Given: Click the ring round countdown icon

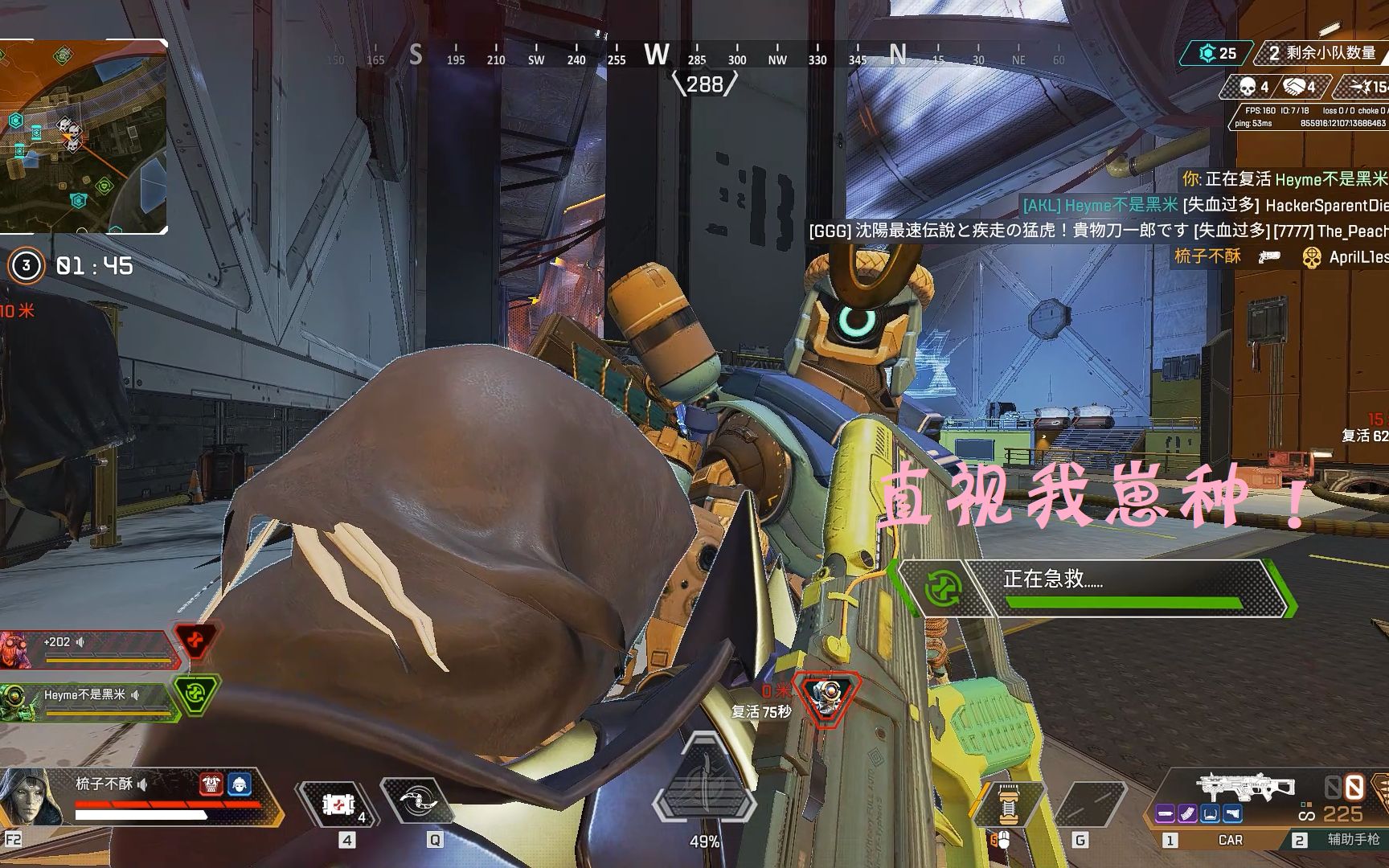Looking at the screenshot, I should [26, 265].
